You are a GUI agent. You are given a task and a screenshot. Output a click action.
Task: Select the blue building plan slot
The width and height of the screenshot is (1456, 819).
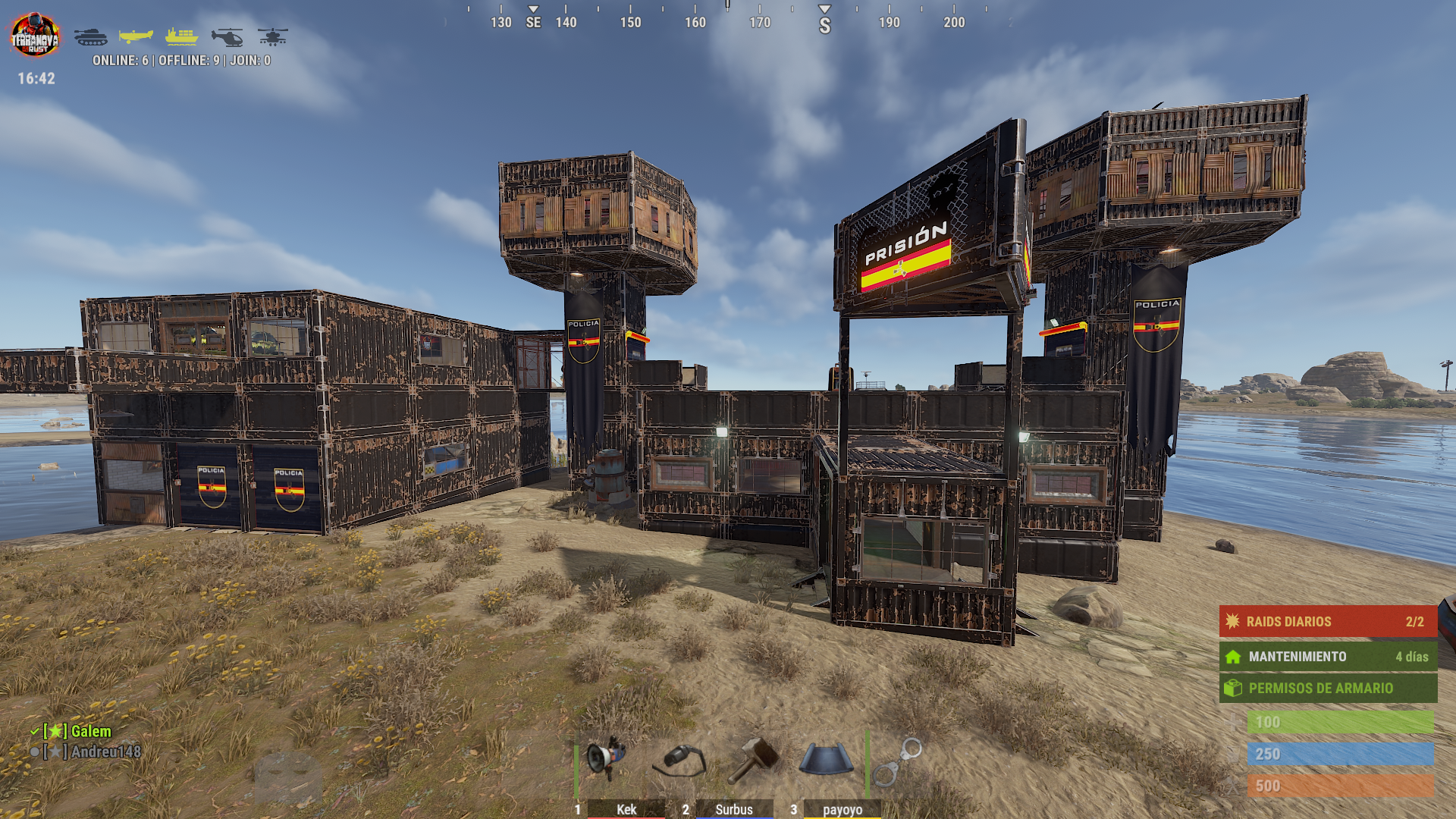click(826, 759)
